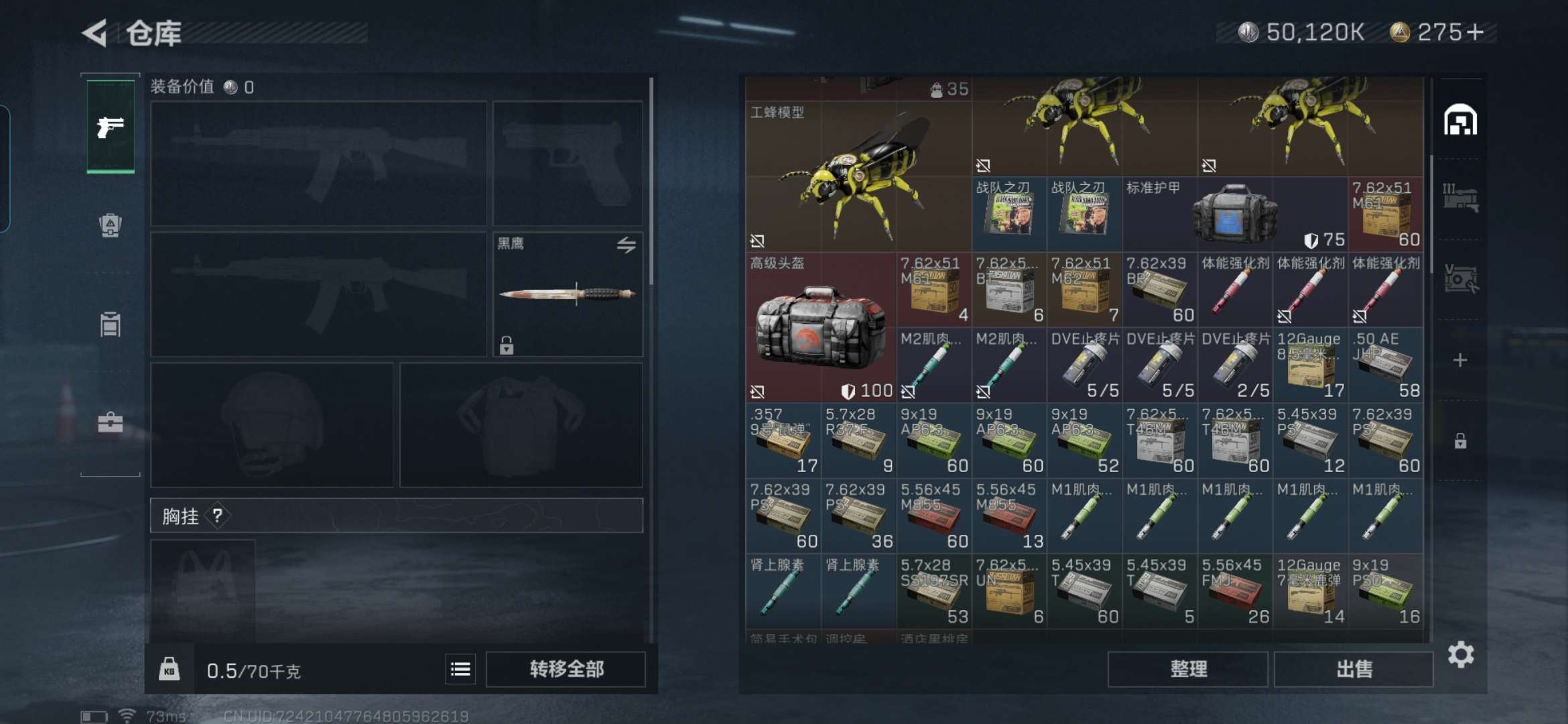Screen dimensions: 1568x724
Task: Click the plus to add a storage tab
Action: 1461,360
